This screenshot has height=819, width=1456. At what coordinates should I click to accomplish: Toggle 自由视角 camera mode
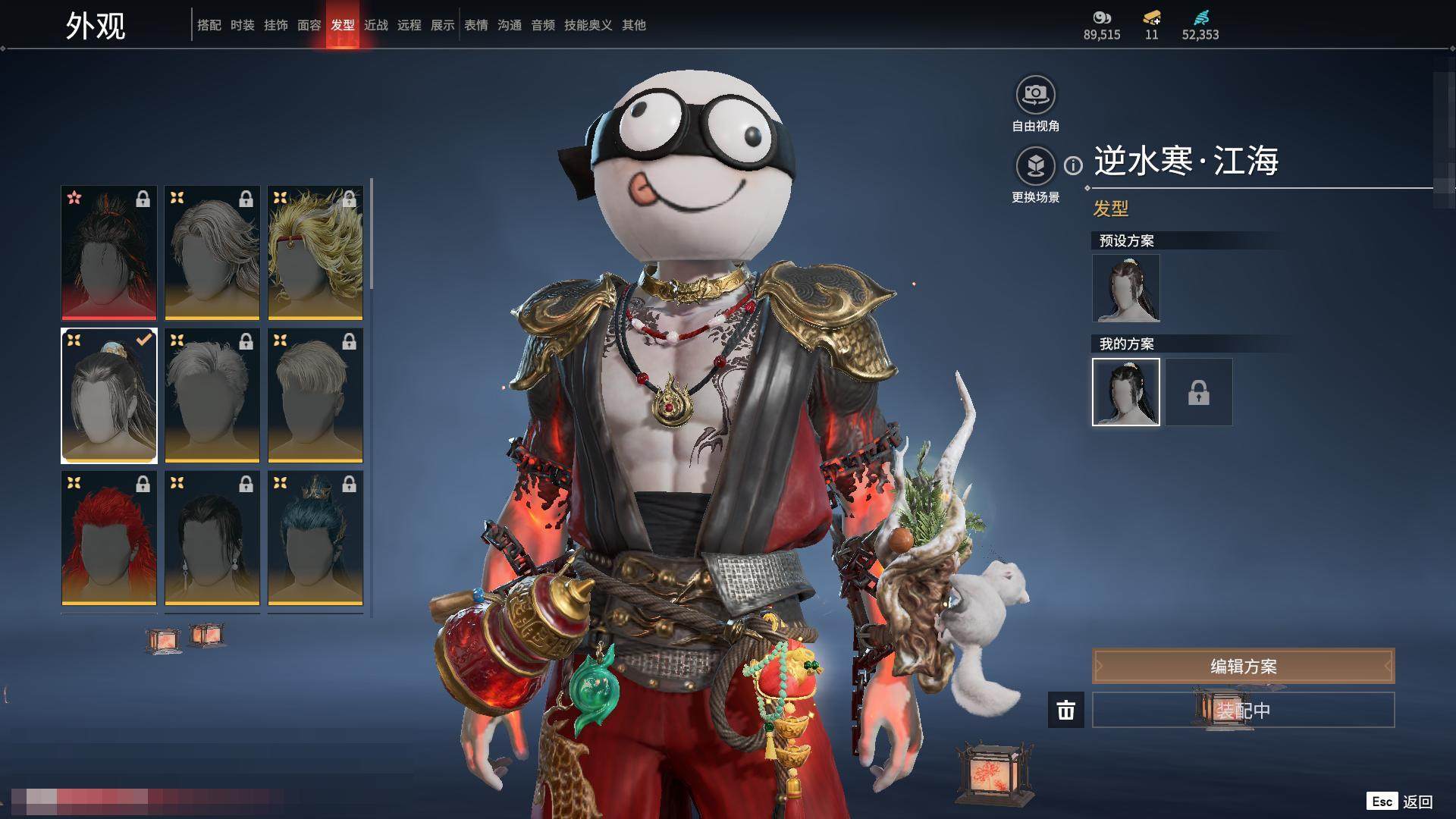1035,96
